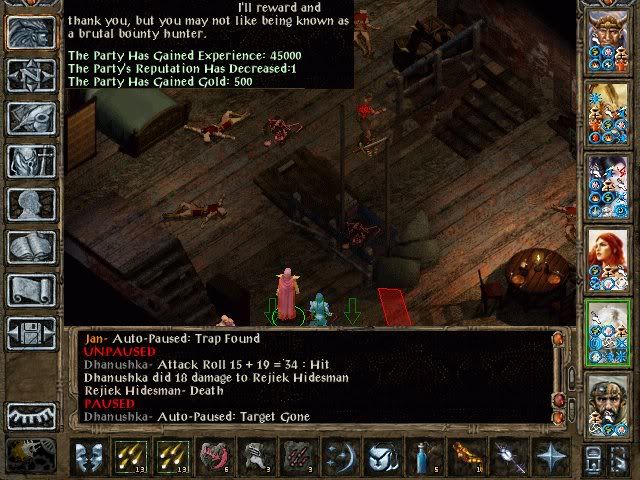Select the bearded man portrait
This screenshot has width=640, height=480.
tap(607, 400)
